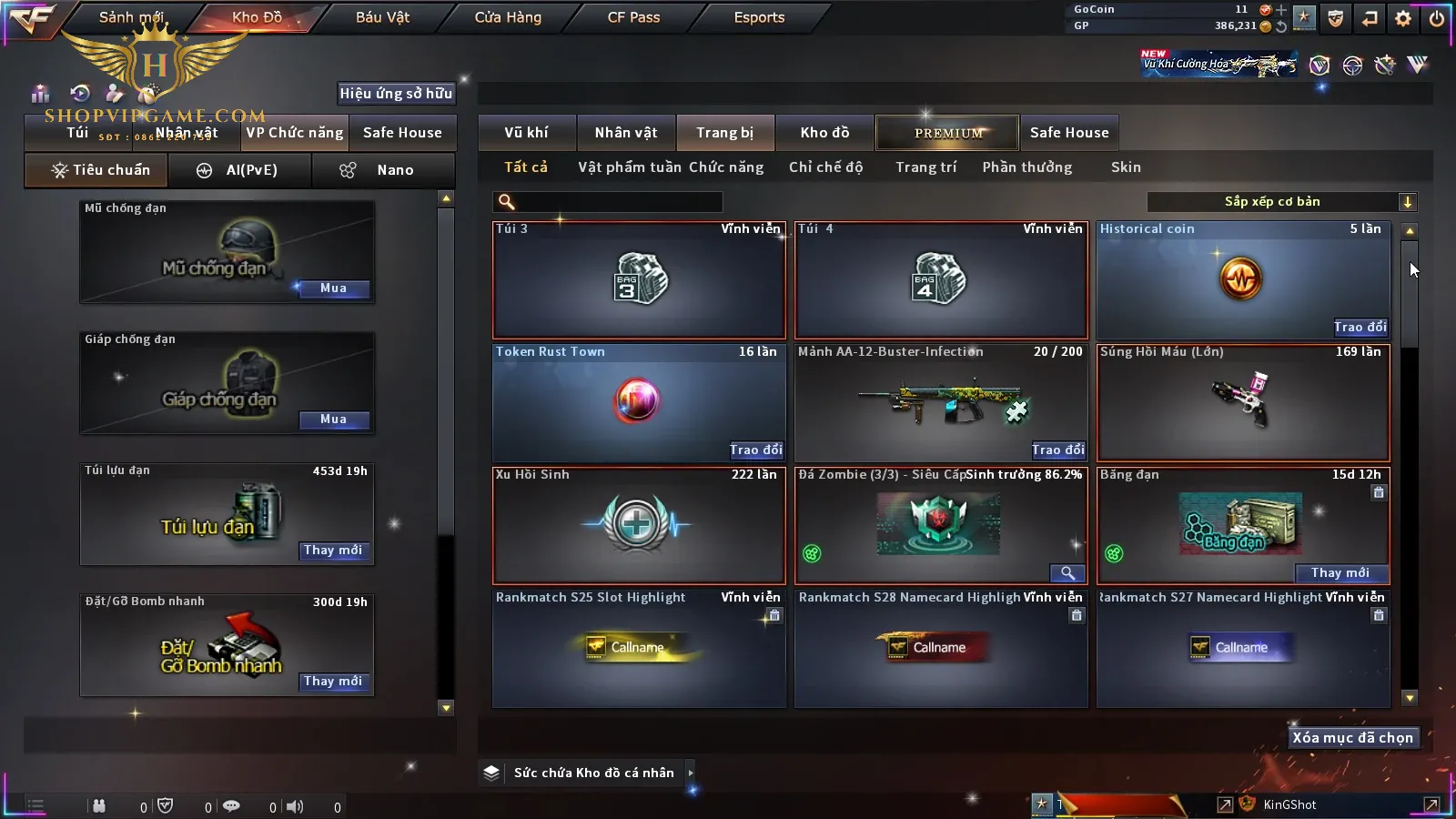Select the Súng Hồi Máu (Lớn) slot
1456x819 pixels.
(1243, 402)
